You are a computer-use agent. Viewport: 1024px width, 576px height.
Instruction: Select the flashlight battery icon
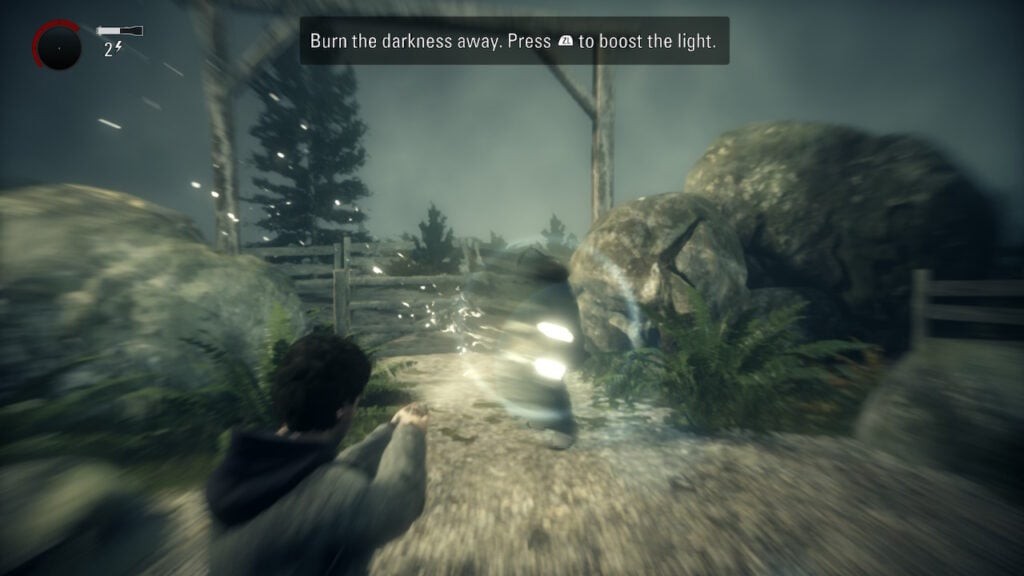point(120,31)
